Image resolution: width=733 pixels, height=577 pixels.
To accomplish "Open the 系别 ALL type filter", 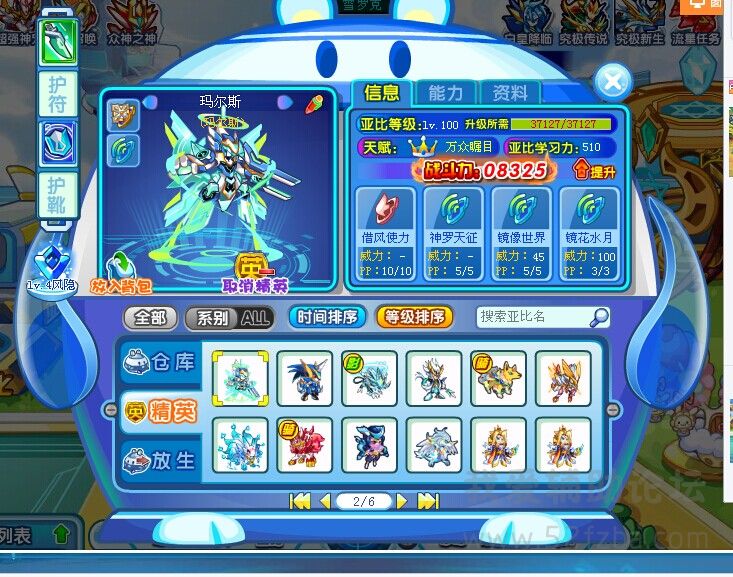I will 229,318.
